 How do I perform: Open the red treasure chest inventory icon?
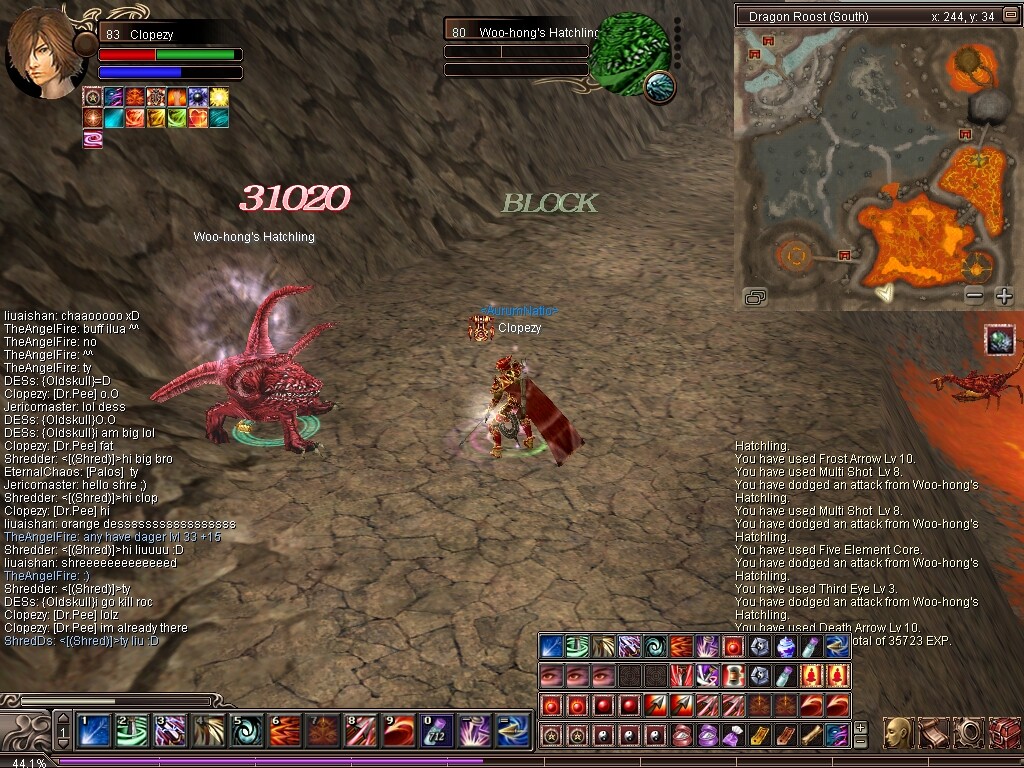click(1002, 733)
